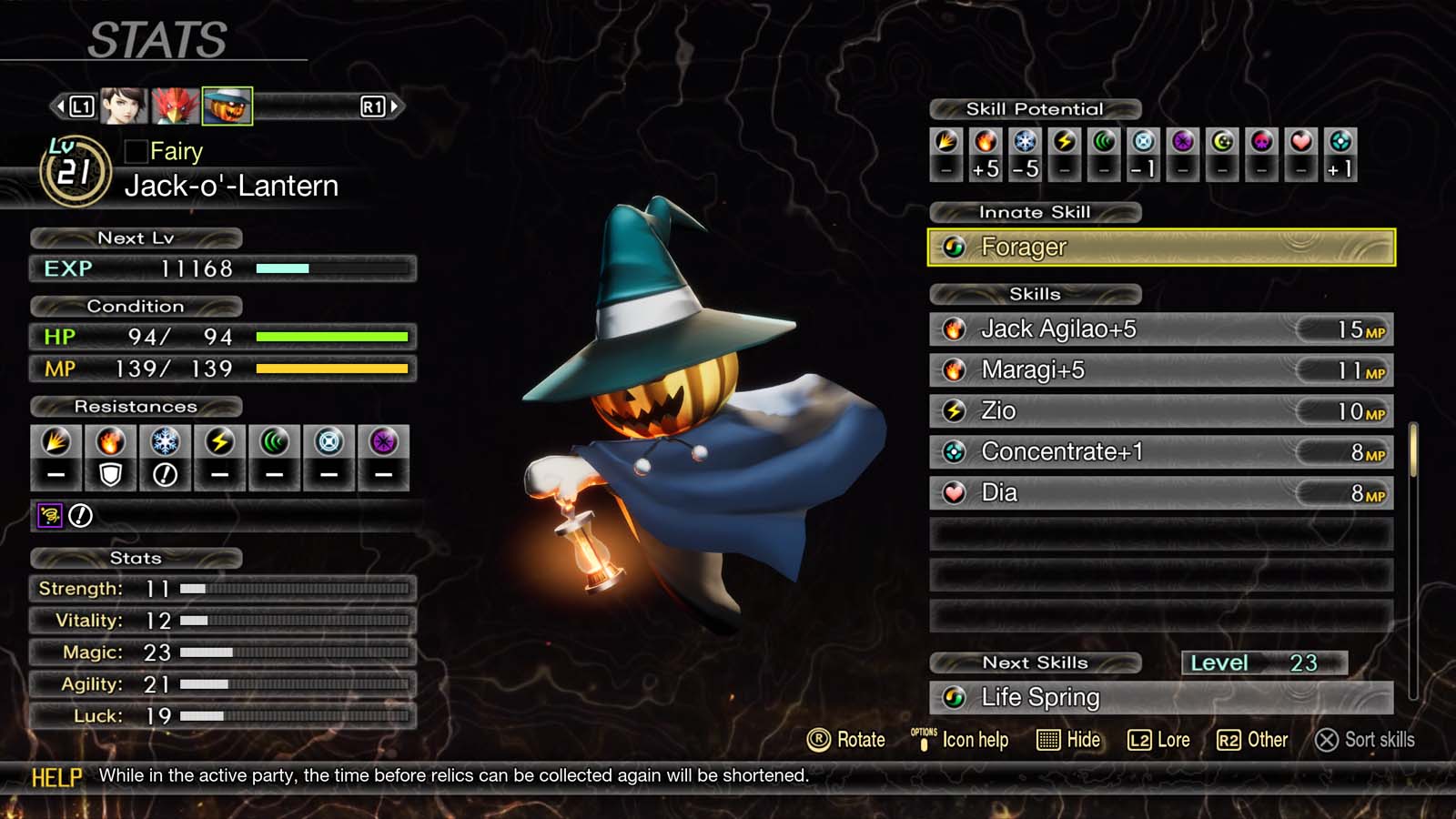This screenshot has width=1456, height=819.
Task: Select the fire element in Skill Potential
Action: (x=985, y=142)
